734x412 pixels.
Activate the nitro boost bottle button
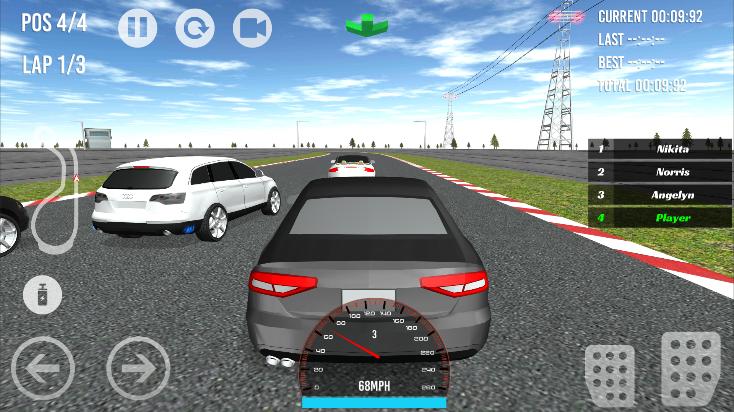[43, 295]
